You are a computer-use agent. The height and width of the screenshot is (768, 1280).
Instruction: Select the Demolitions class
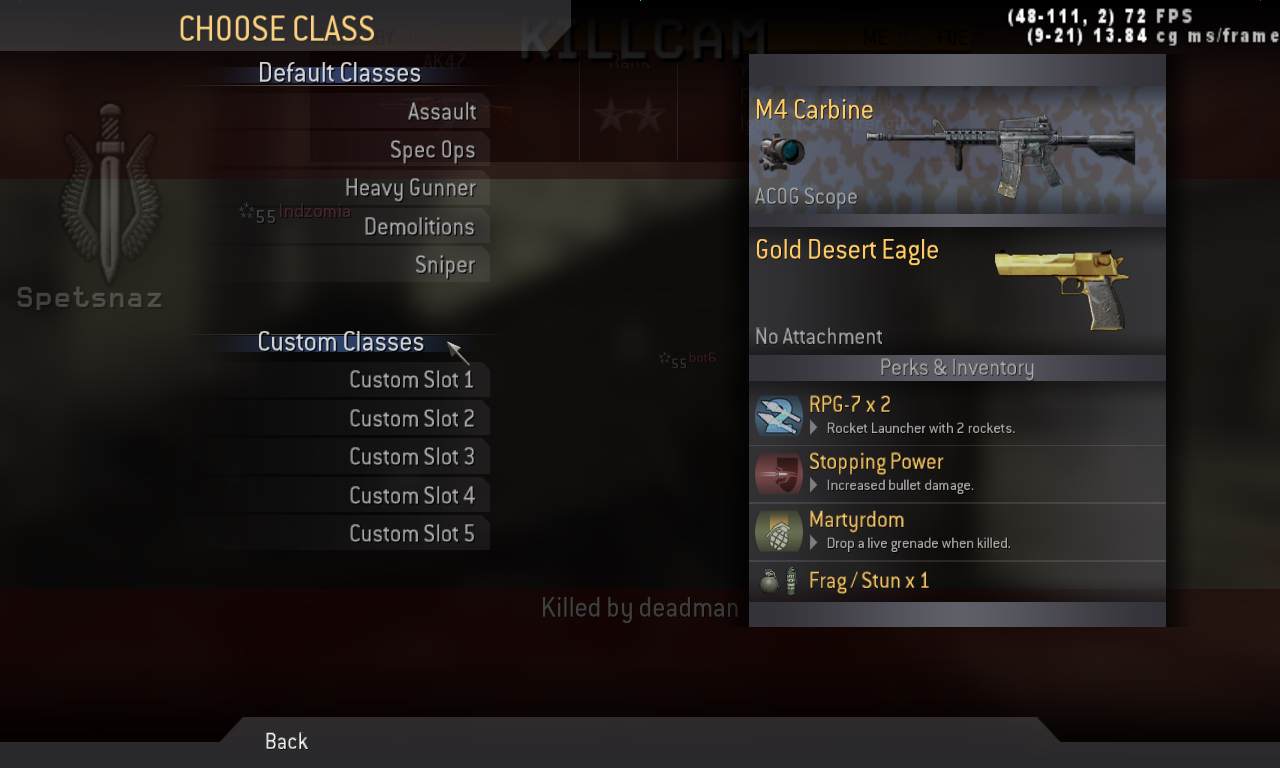[x=419, y=227]
